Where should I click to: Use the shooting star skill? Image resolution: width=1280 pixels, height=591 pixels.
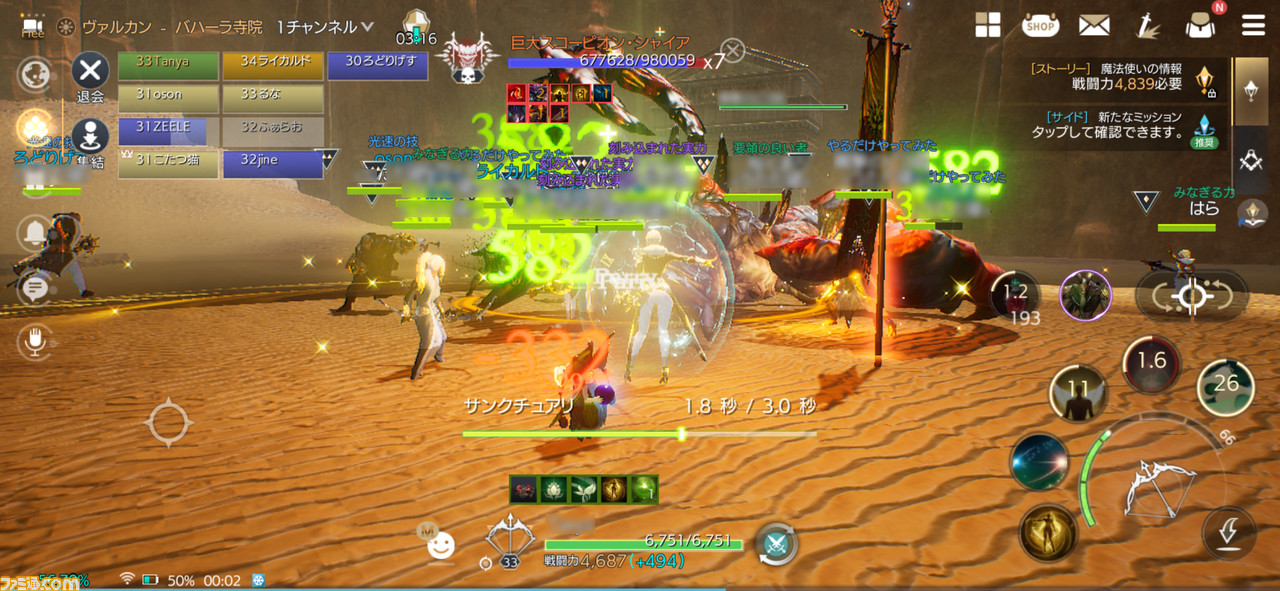[x=1039, y=462]
